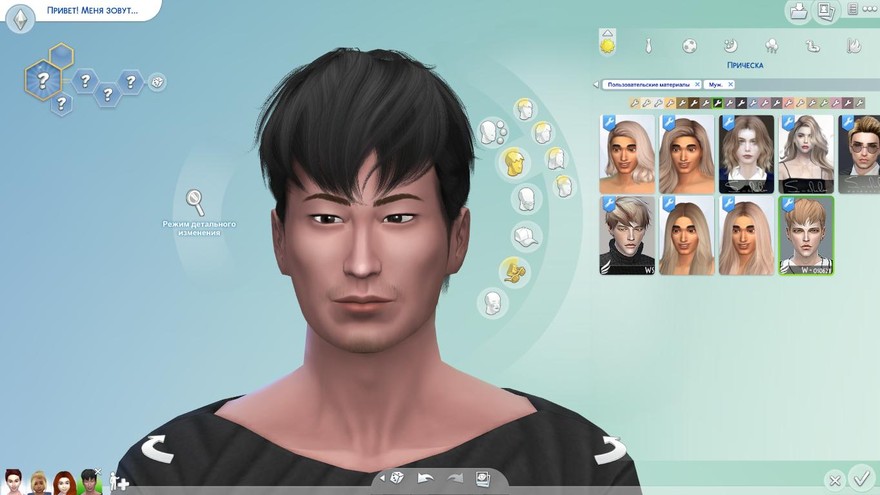Screen dimensions: 880x495
Task: Add a new Sim to household
Action: (x=120, y=482)
